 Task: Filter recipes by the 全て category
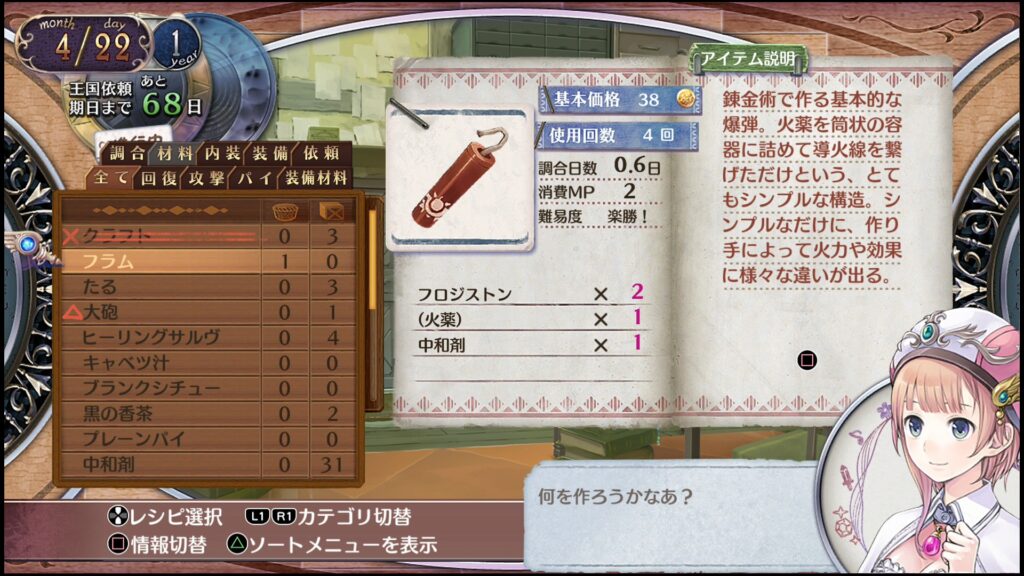(111, 179)
